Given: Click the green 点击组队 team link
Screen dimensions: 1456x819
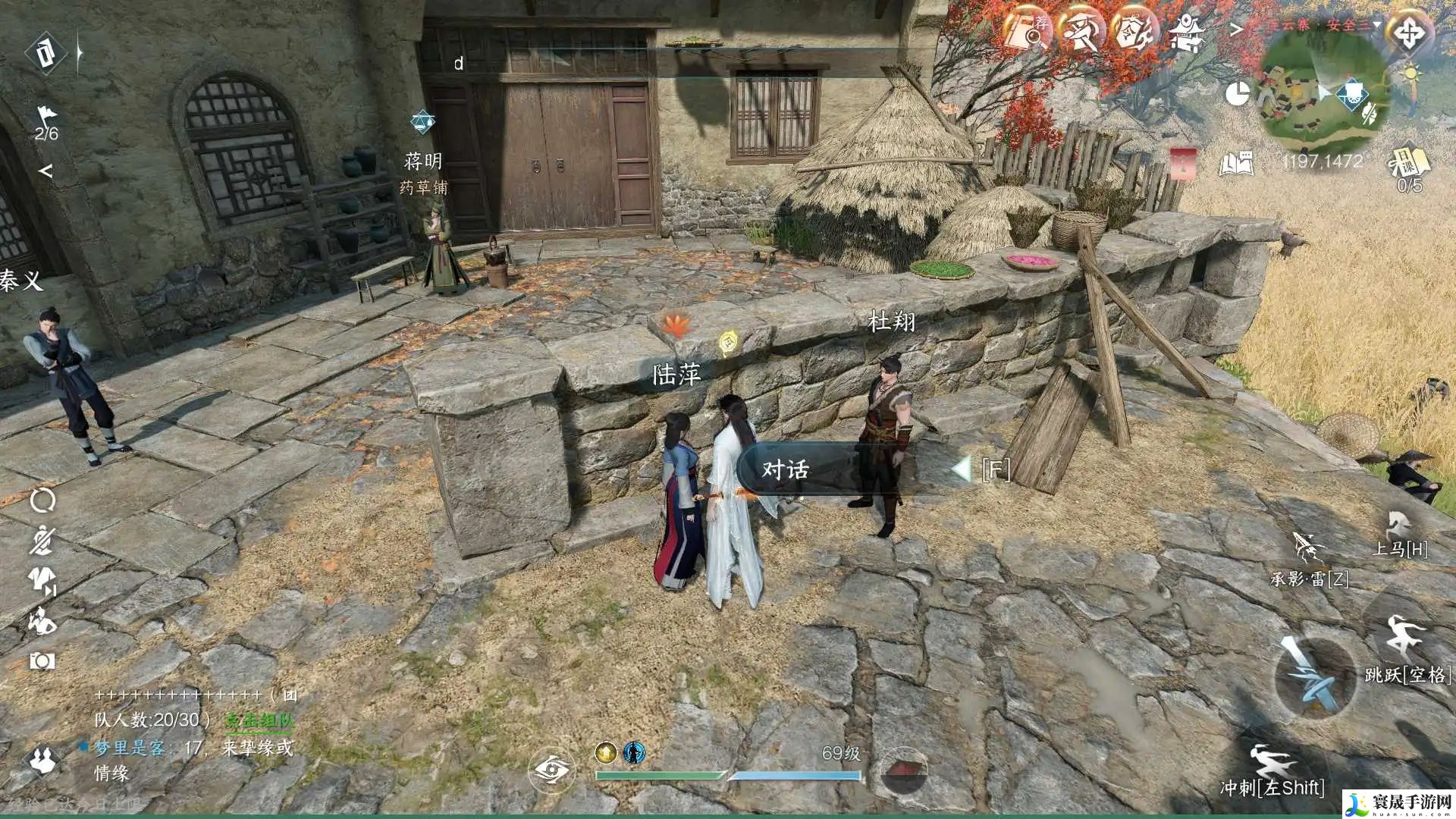Looking at the screenshot, I should click(x=259, y=720).
